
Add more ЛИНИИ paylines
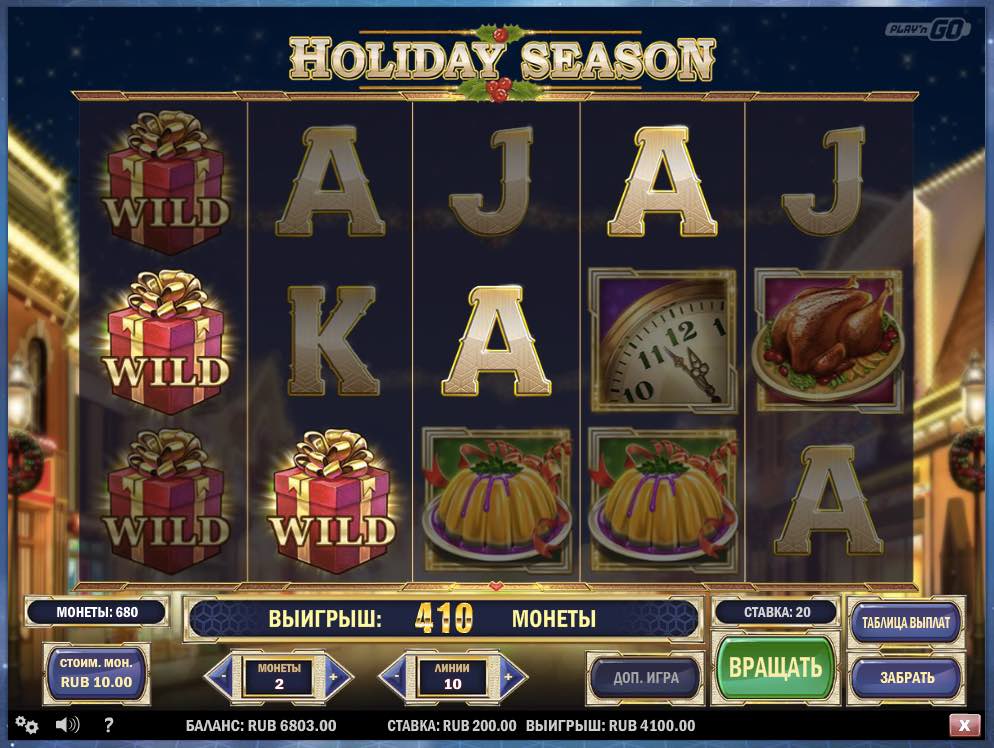pyautogui.click(x=508, y=678)
